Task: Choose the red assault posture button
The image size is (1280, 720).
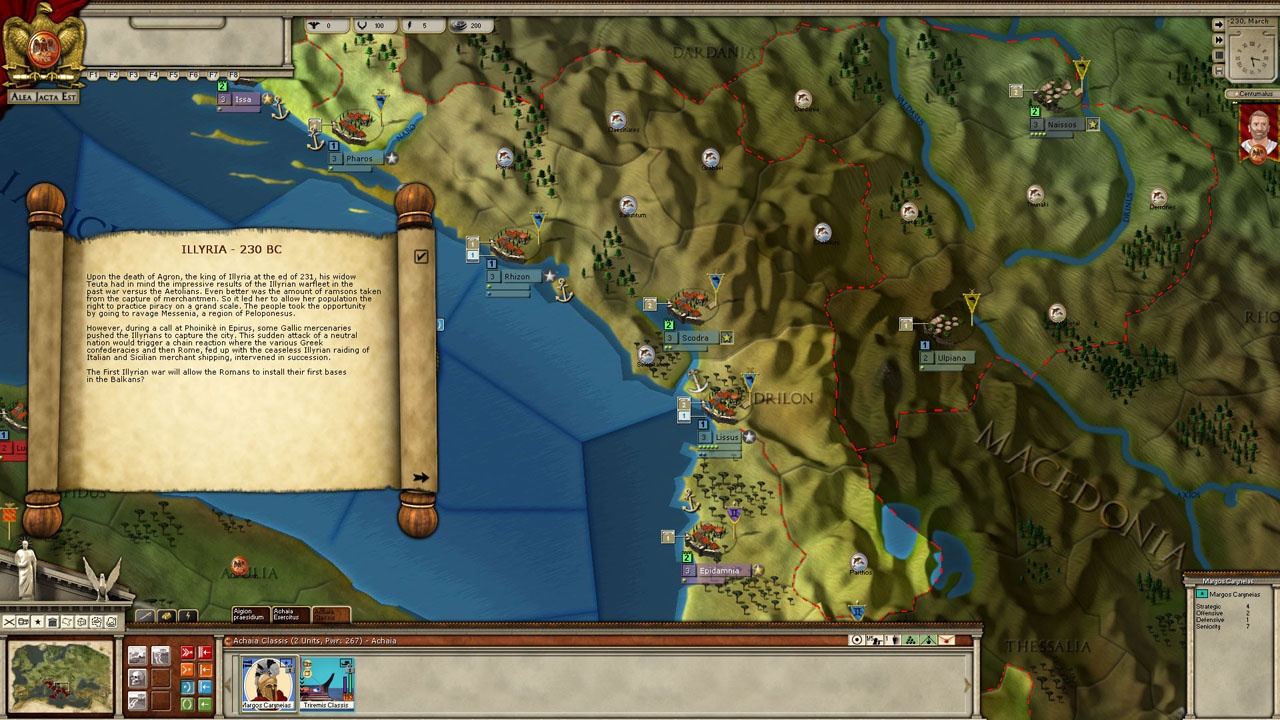Action: 187,653
